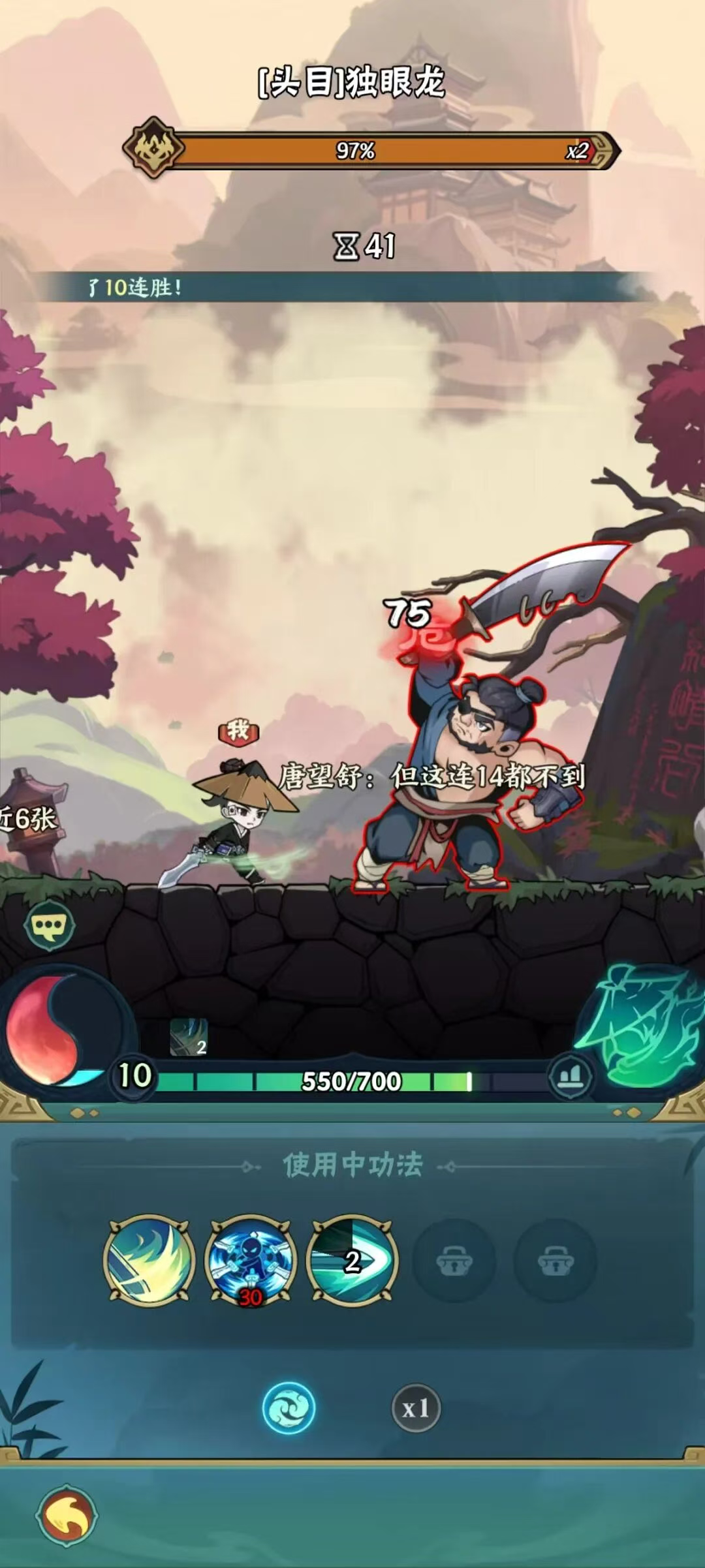Screen dimensions: 705x1568
Task: Click the orange back arrow button
Action: tap(67, 1515)
